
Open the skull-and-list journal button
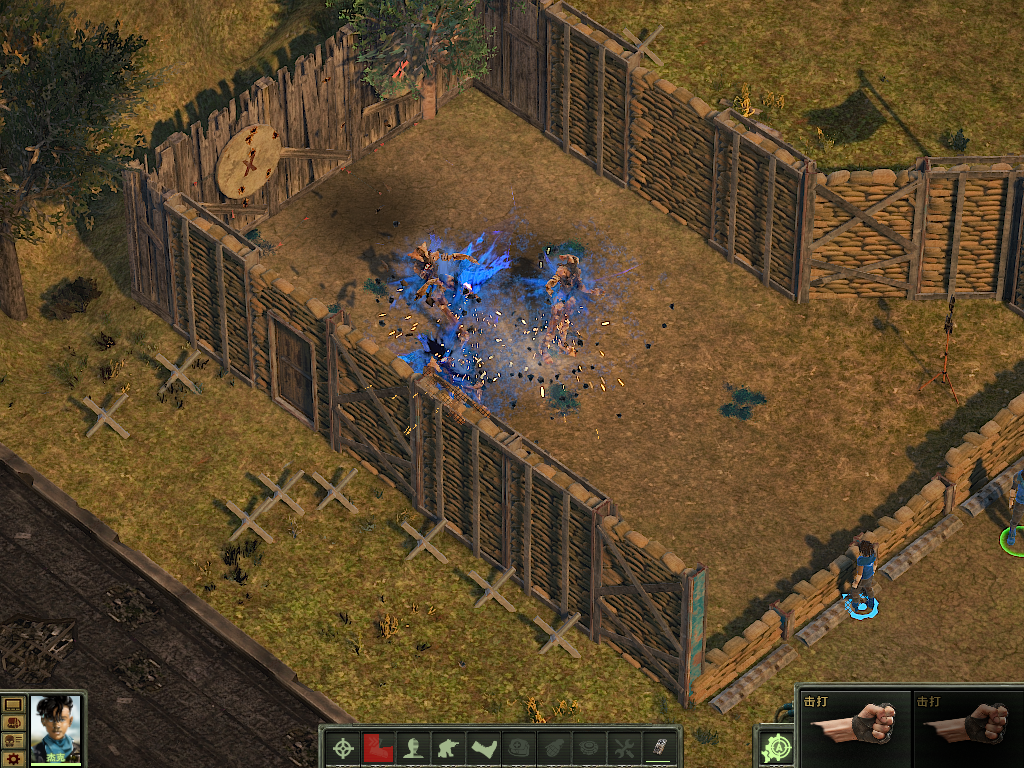pyautogui.click(x=13, y=740)
